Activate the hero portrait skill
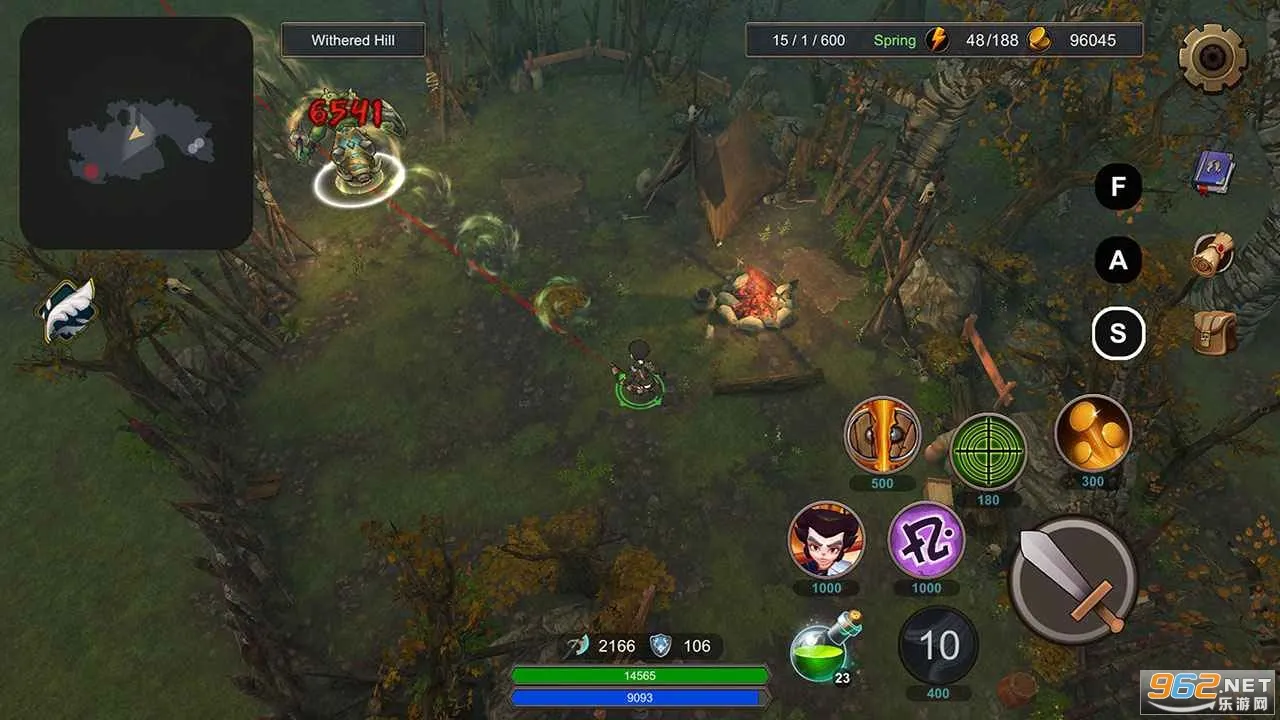 pyautogui.click(x=826, y=540)
